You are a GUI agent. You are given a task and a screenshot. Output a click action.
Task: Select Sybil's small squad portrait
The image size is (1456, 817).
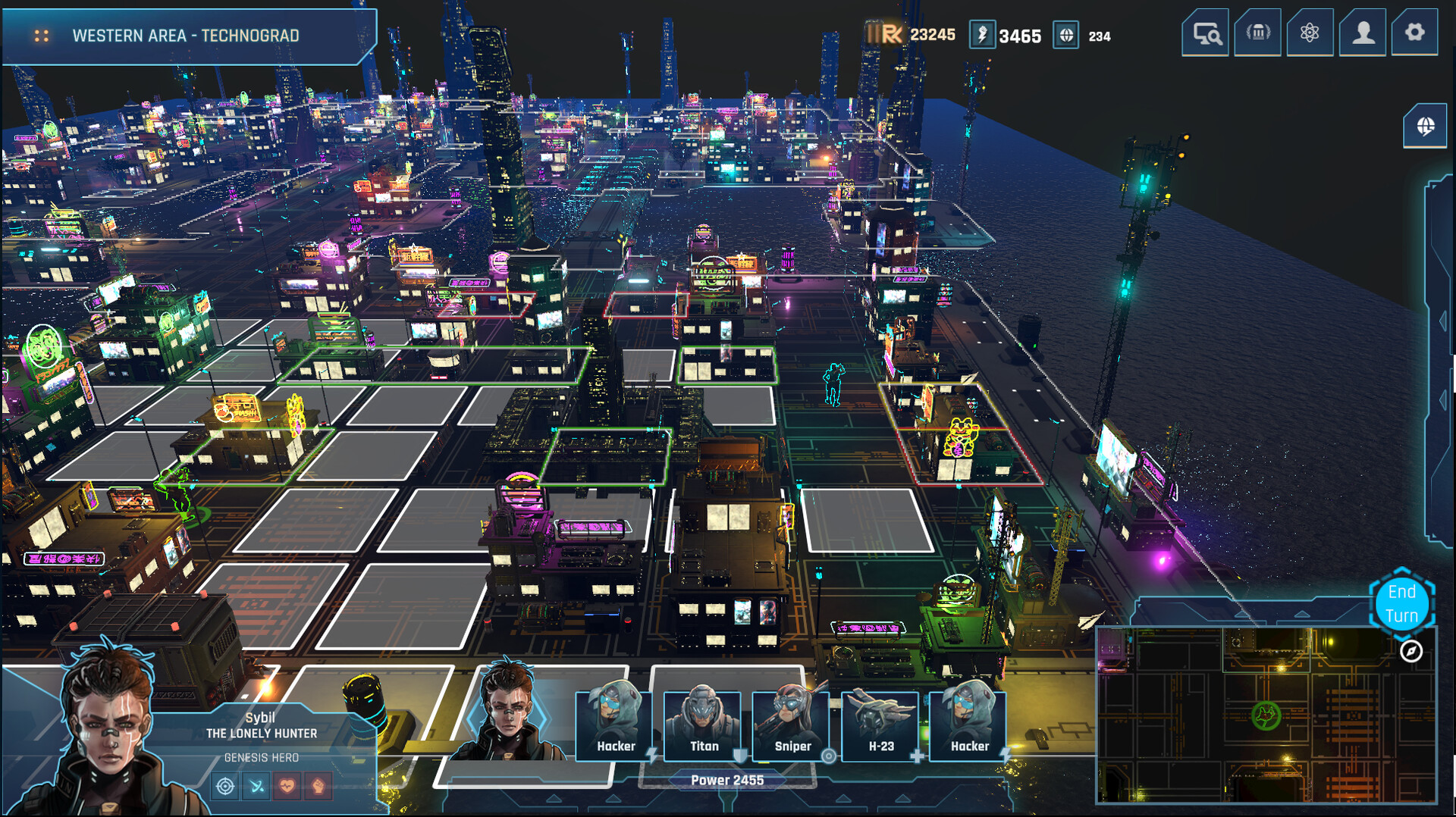tap(508, 712)
